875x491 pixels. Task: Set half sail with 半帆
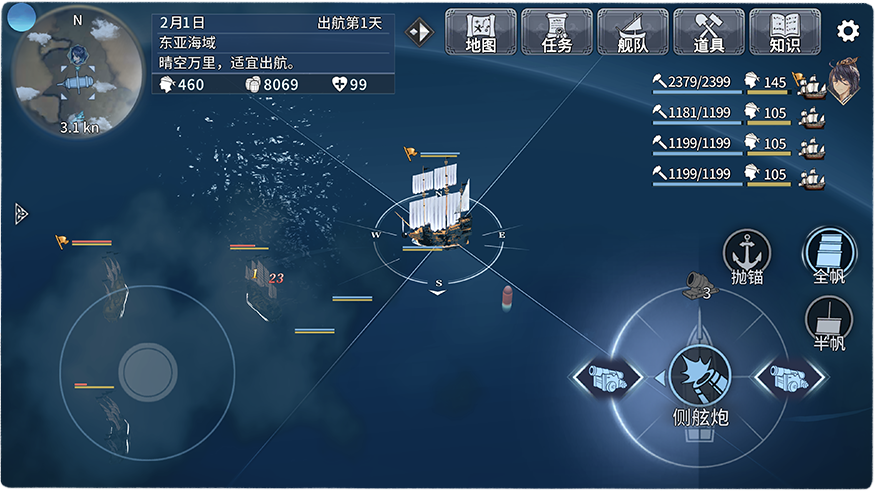(x=829, y=323)
